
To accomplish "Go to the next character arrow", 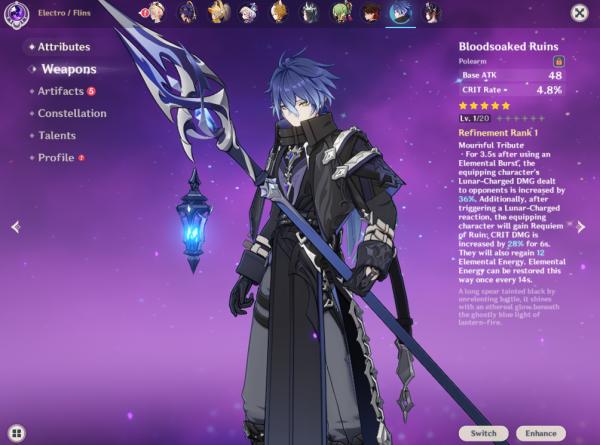I will 582,227.
